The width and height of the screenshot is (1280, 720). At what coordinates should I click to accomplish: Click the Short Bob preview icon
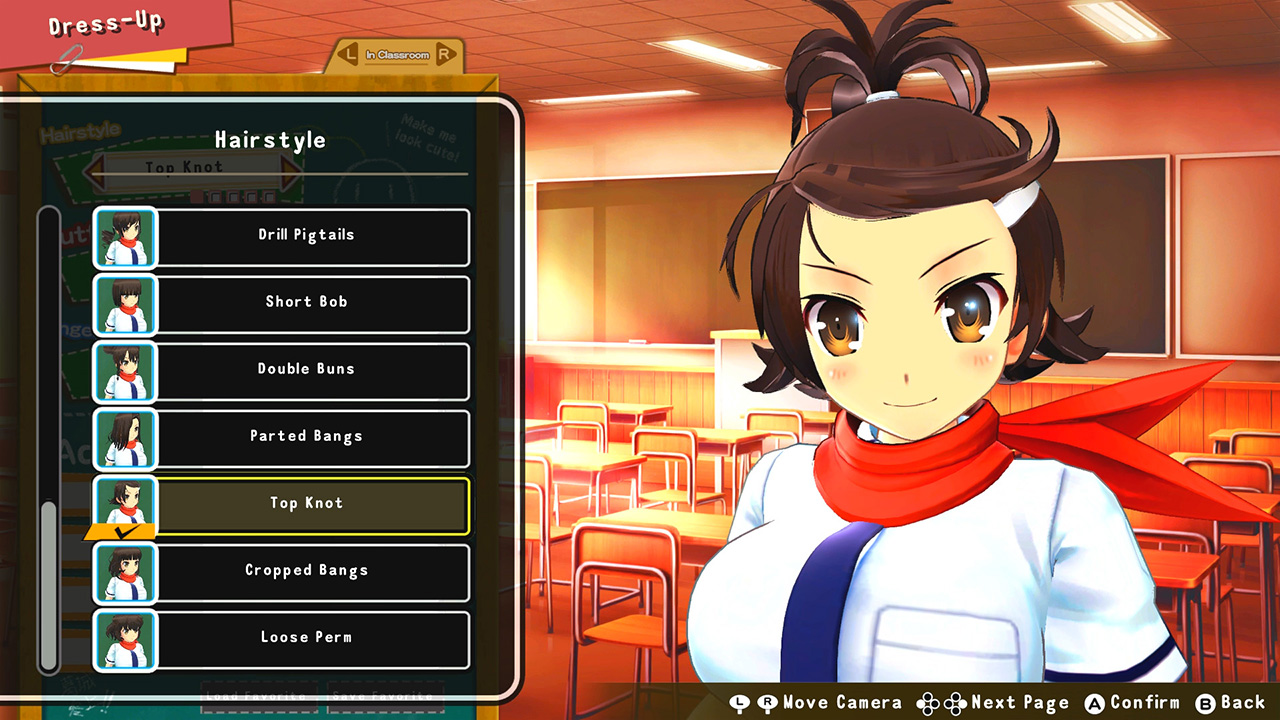point(124,301)
